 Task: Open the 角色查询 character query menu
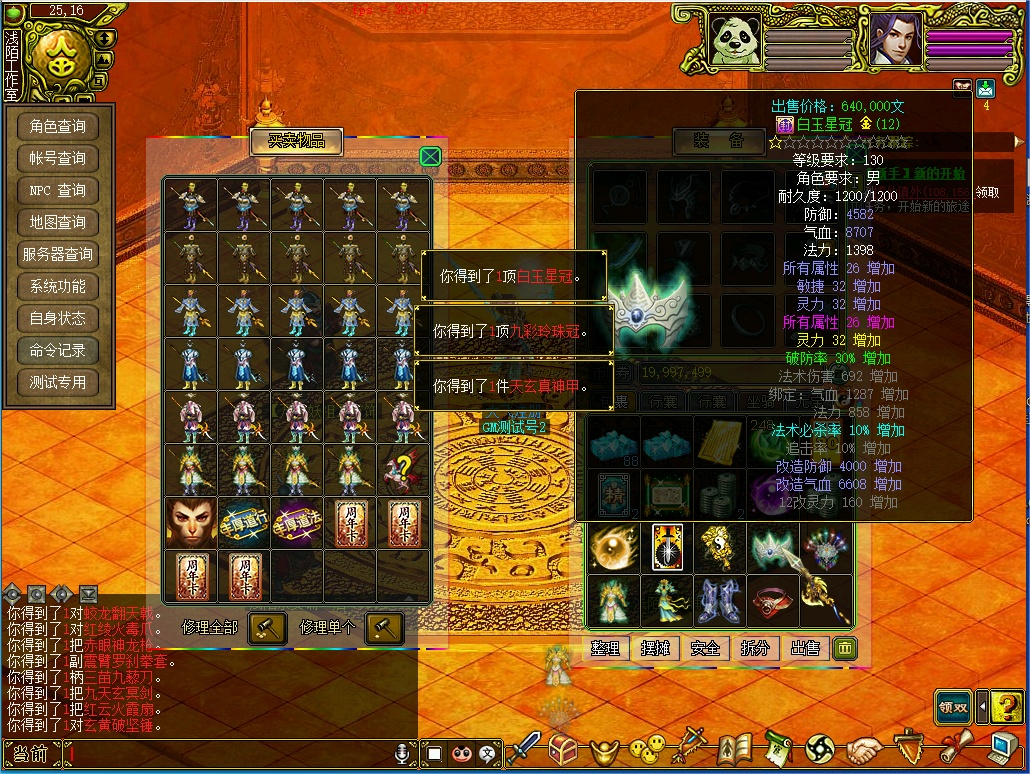pos(57,127)
